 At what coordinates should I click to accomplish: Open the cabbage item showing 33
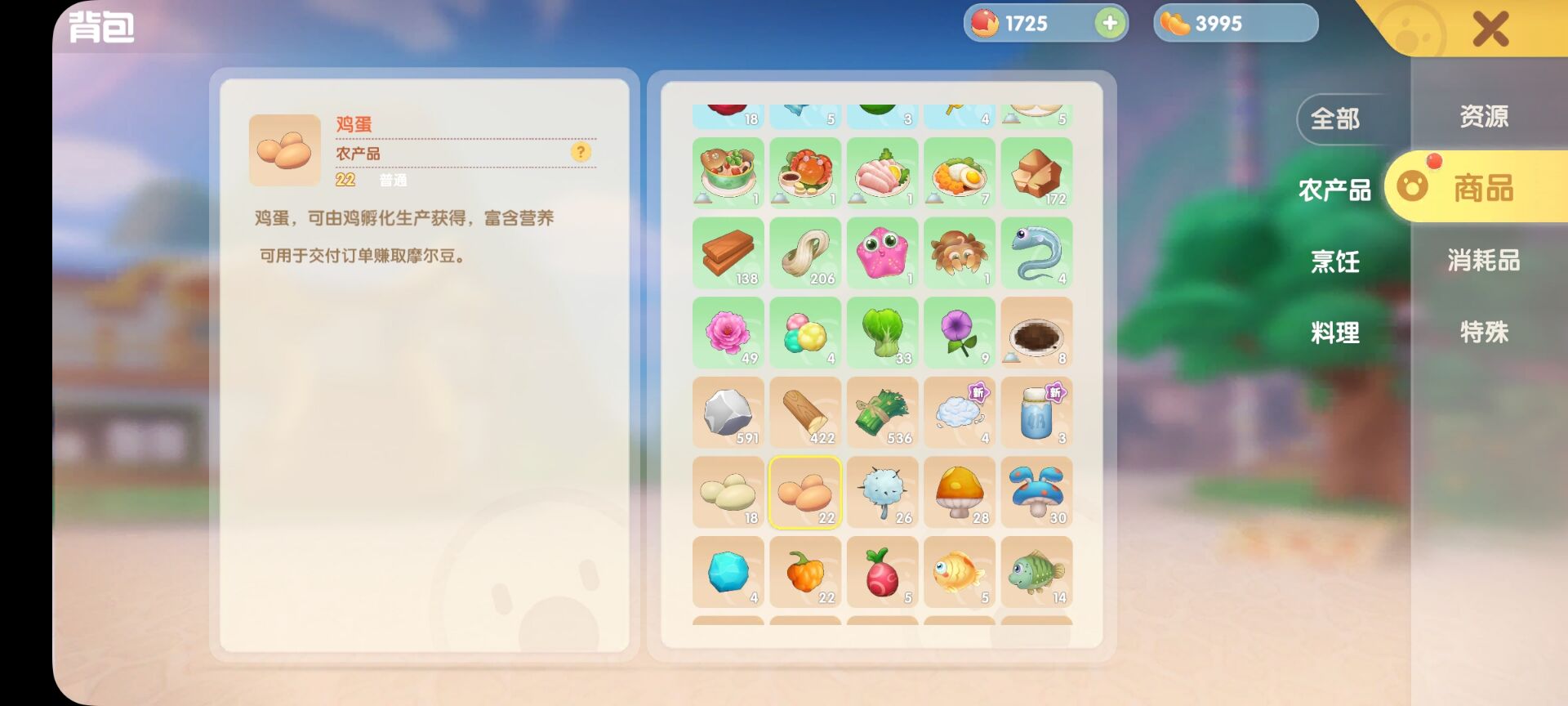coord(882,332)
